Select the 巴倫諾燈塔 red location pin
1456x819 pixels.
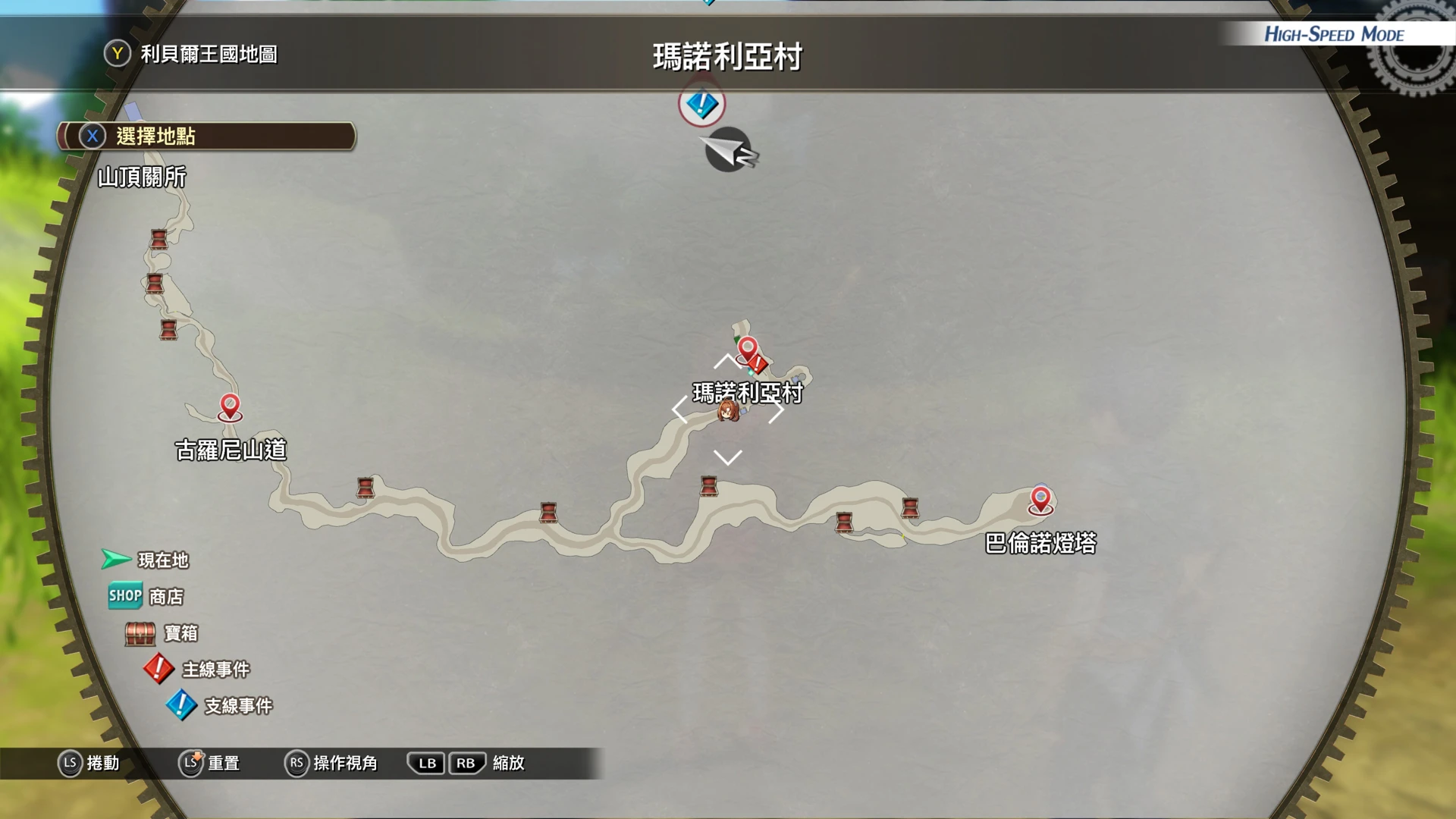[1040, 500]
